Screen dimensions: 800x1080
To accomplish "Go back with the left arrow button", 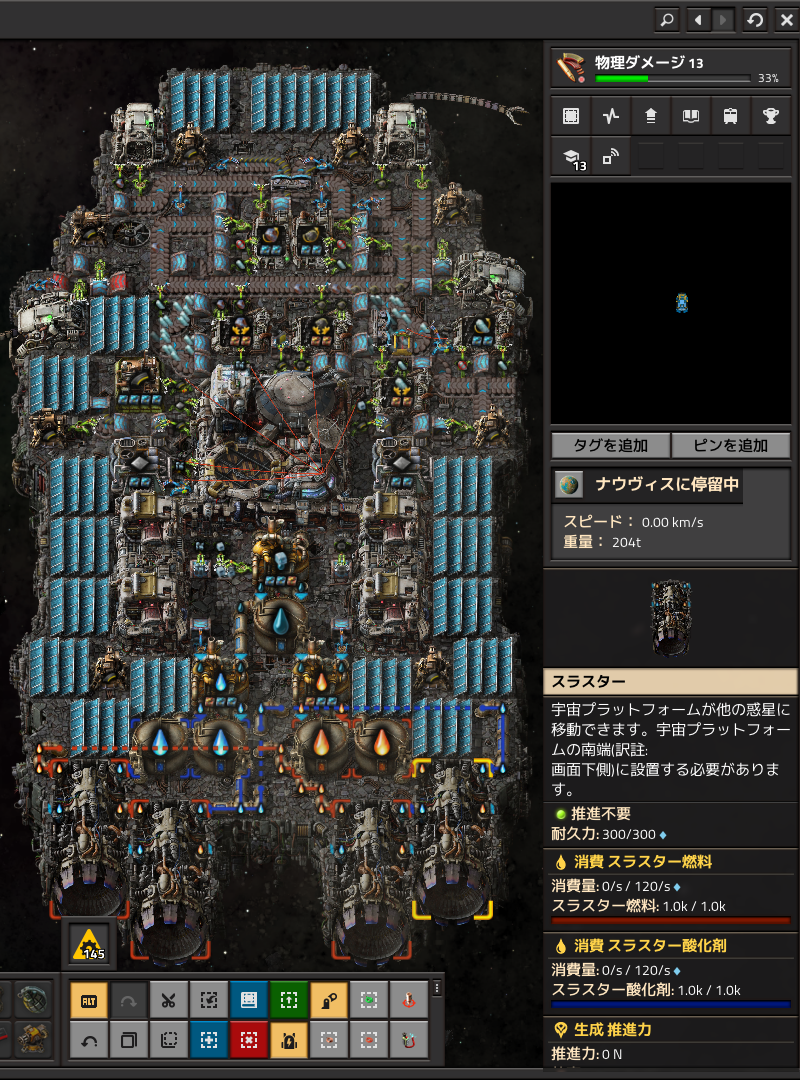I will coord(698,19).
